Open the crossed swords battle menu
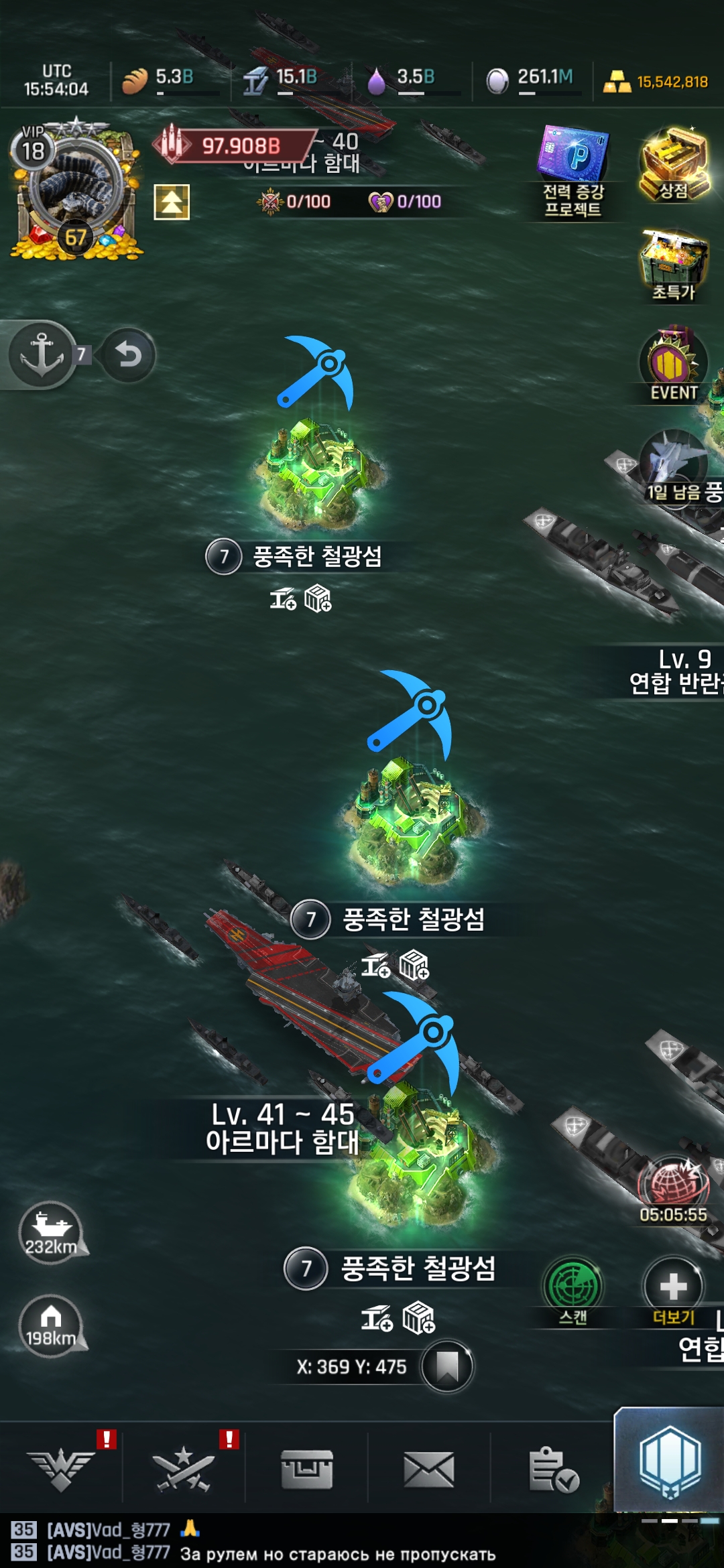 click(x=183, y=1469)
